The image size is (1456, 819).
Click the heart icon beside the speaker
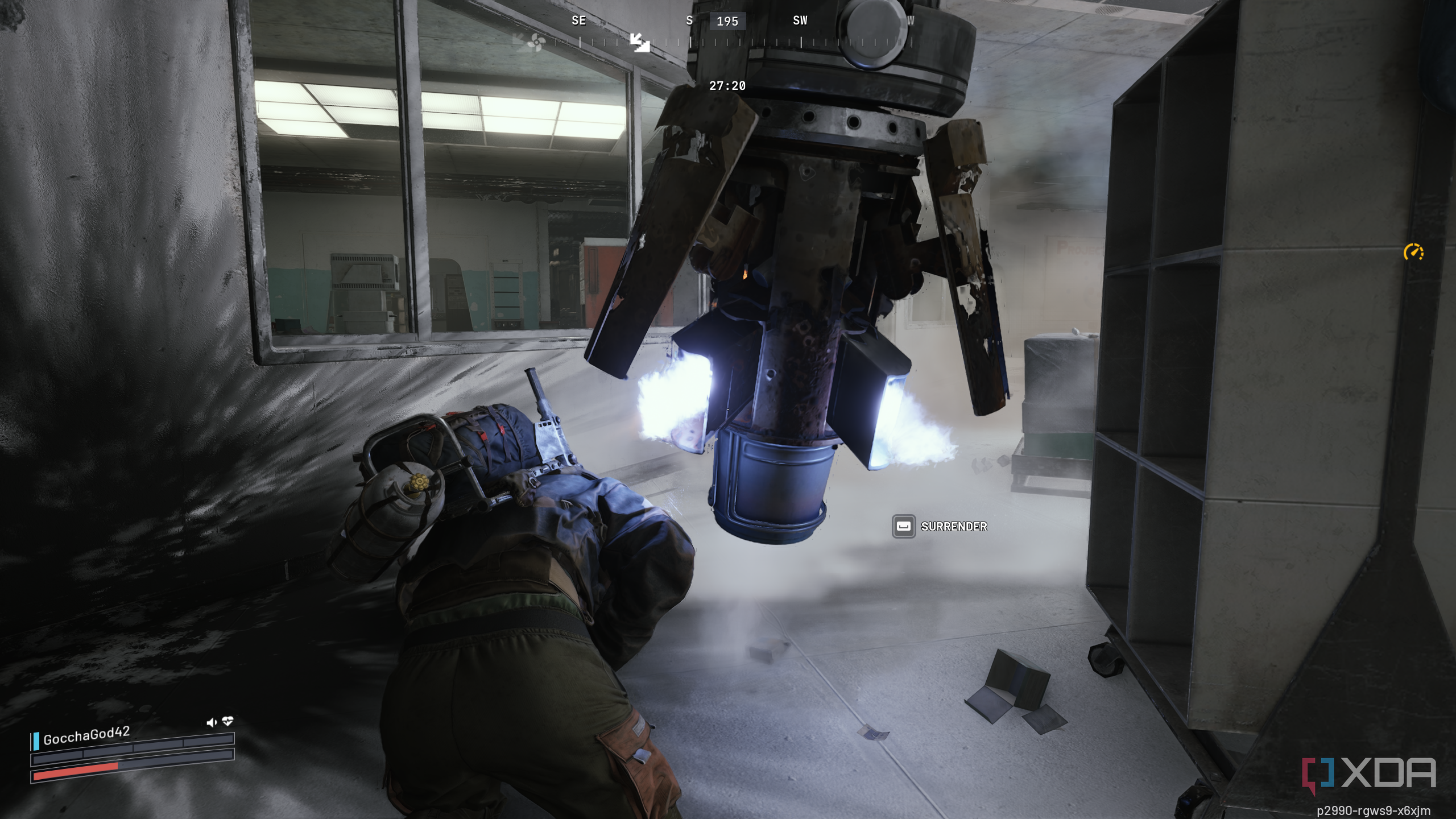(x=227, y=721)
